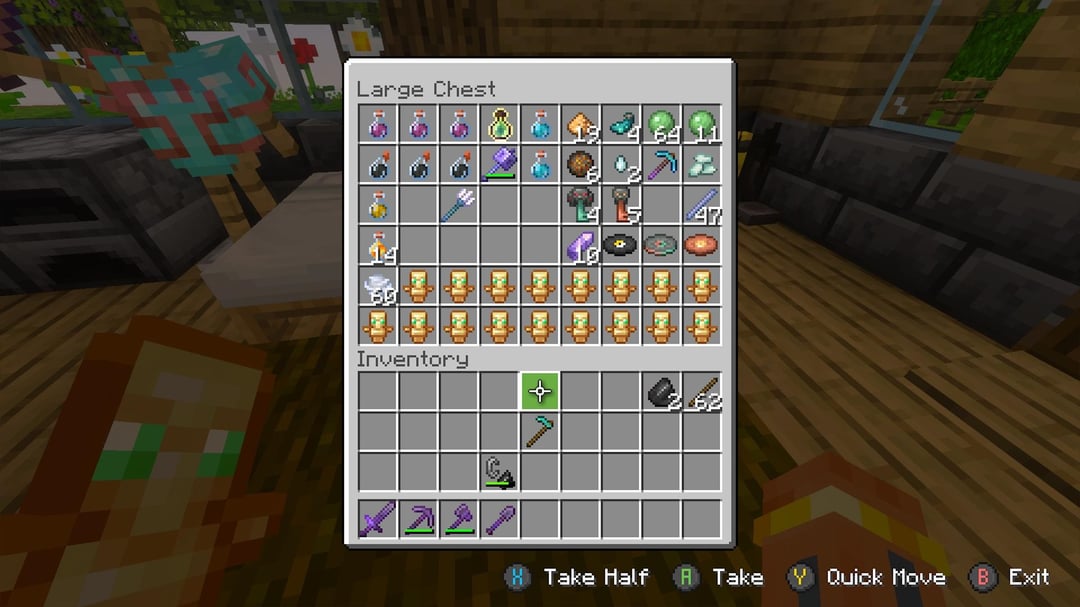Viewport: 1080px width, 607px height.
Task: Select the orange music disc
Action: [701, 245]
